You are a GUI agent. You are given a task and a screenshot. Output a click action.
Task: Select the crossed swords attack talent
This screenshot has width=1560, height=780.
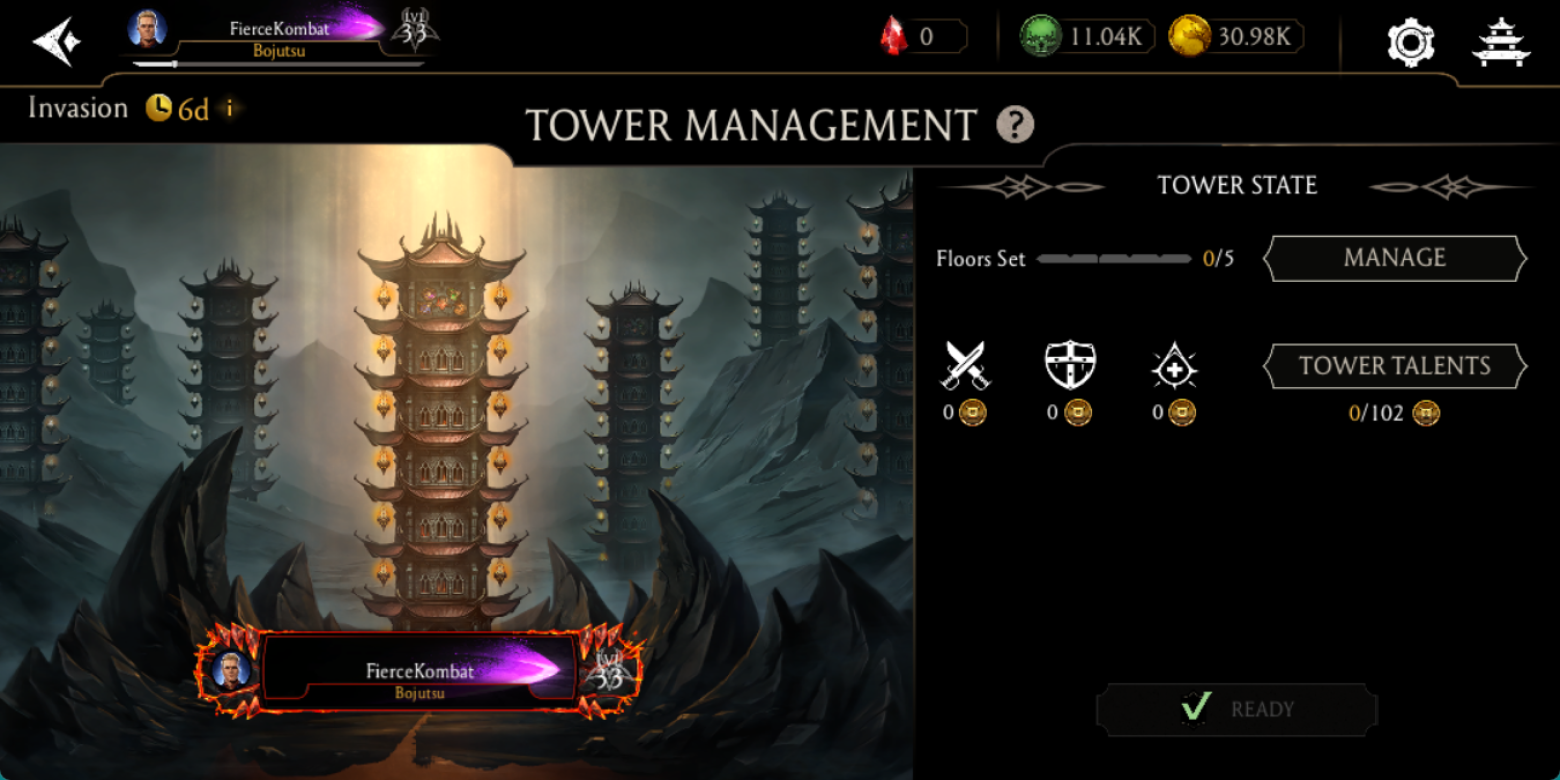click(x=965, y=365)
